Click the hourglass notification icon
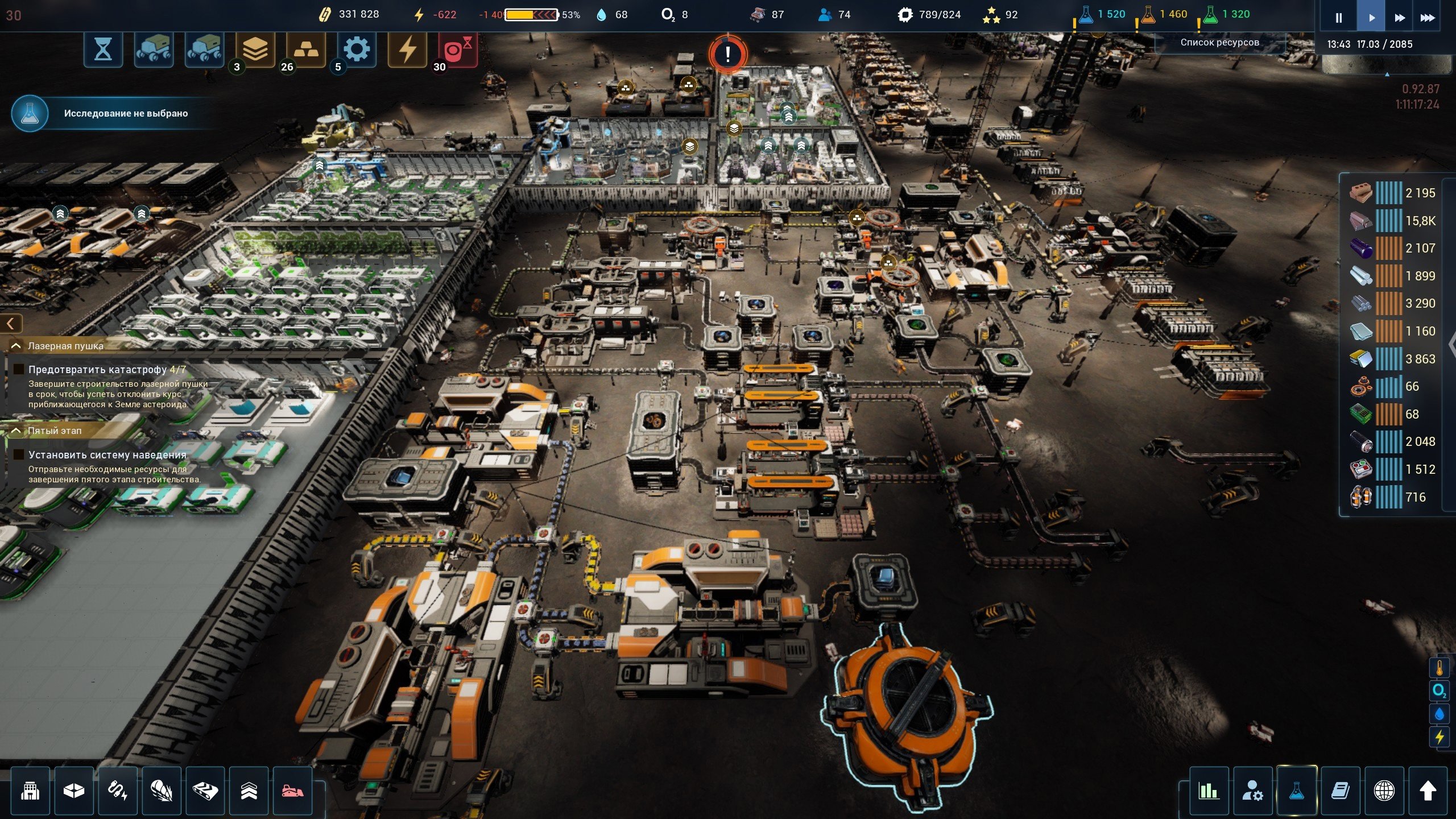This screenshot has width=1456, height=819. tap(103, 50)
